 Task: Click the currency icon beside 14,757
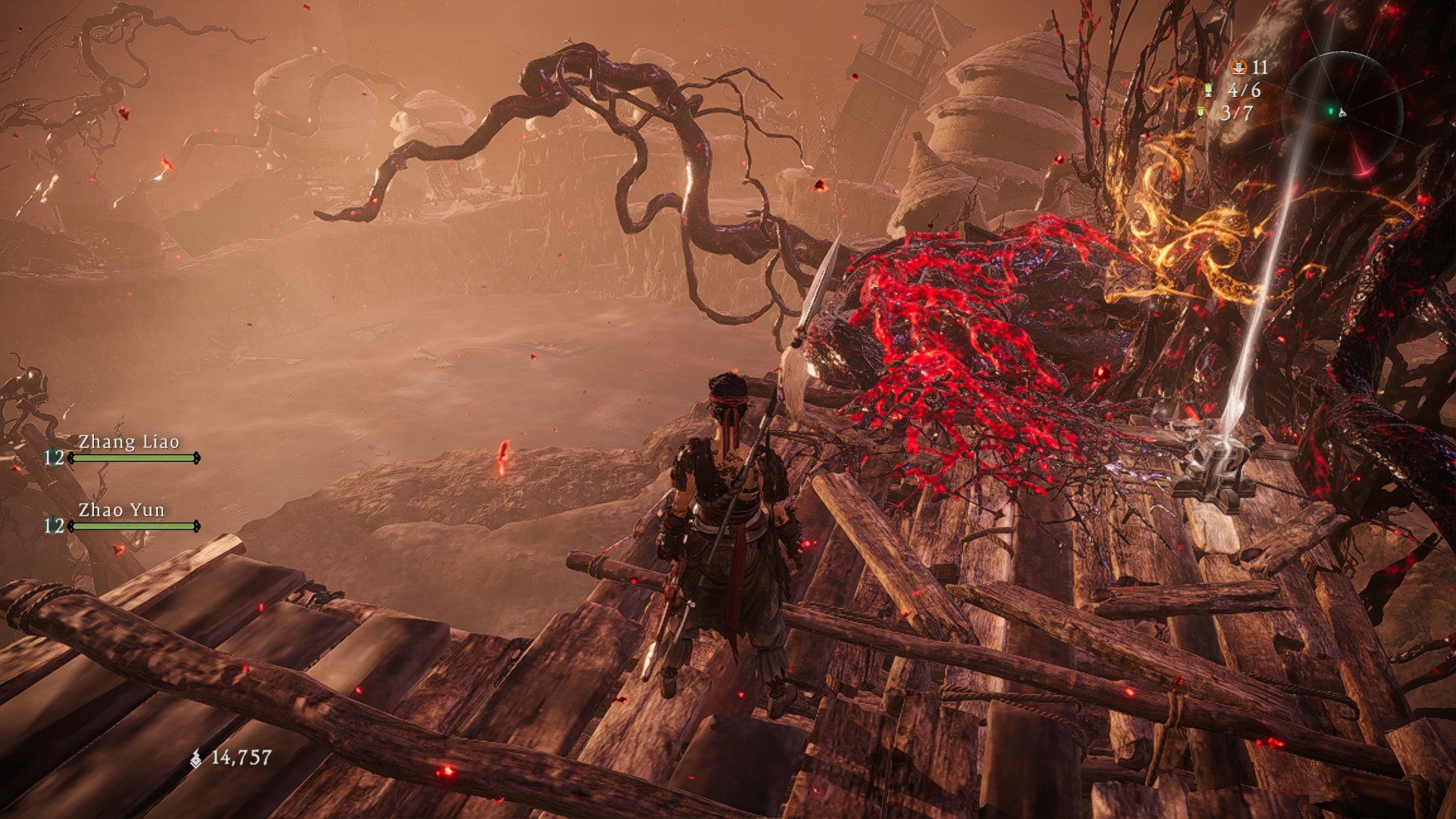[196, 758]
